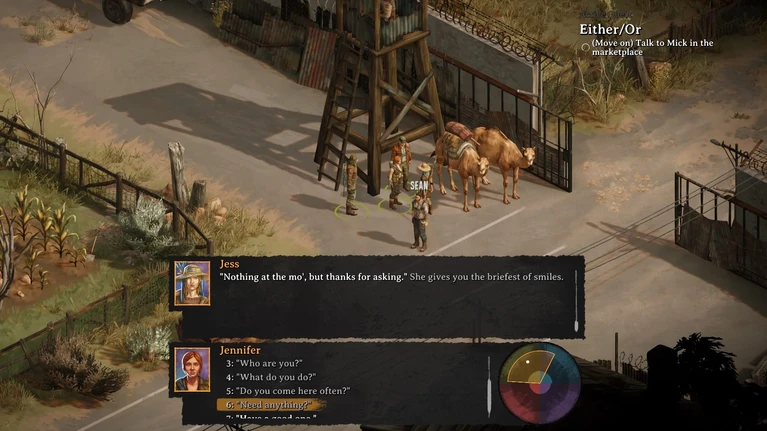Click Jennifer's character portrait

coord(192,369)
